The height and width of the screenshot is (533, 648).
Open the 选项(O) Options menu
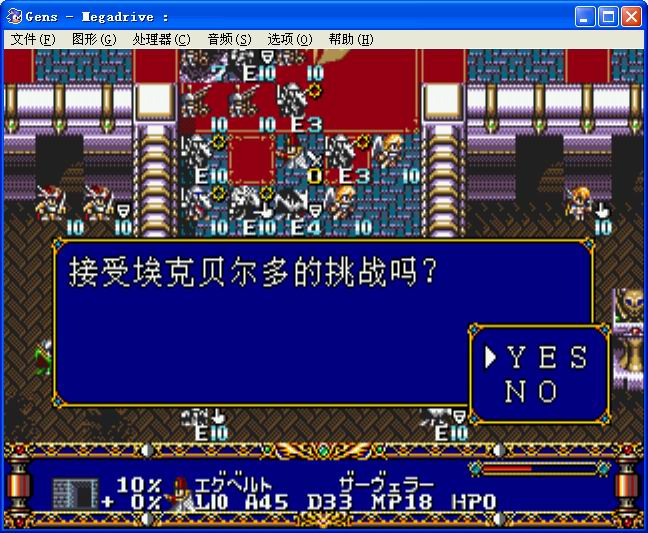click(290, 39)
